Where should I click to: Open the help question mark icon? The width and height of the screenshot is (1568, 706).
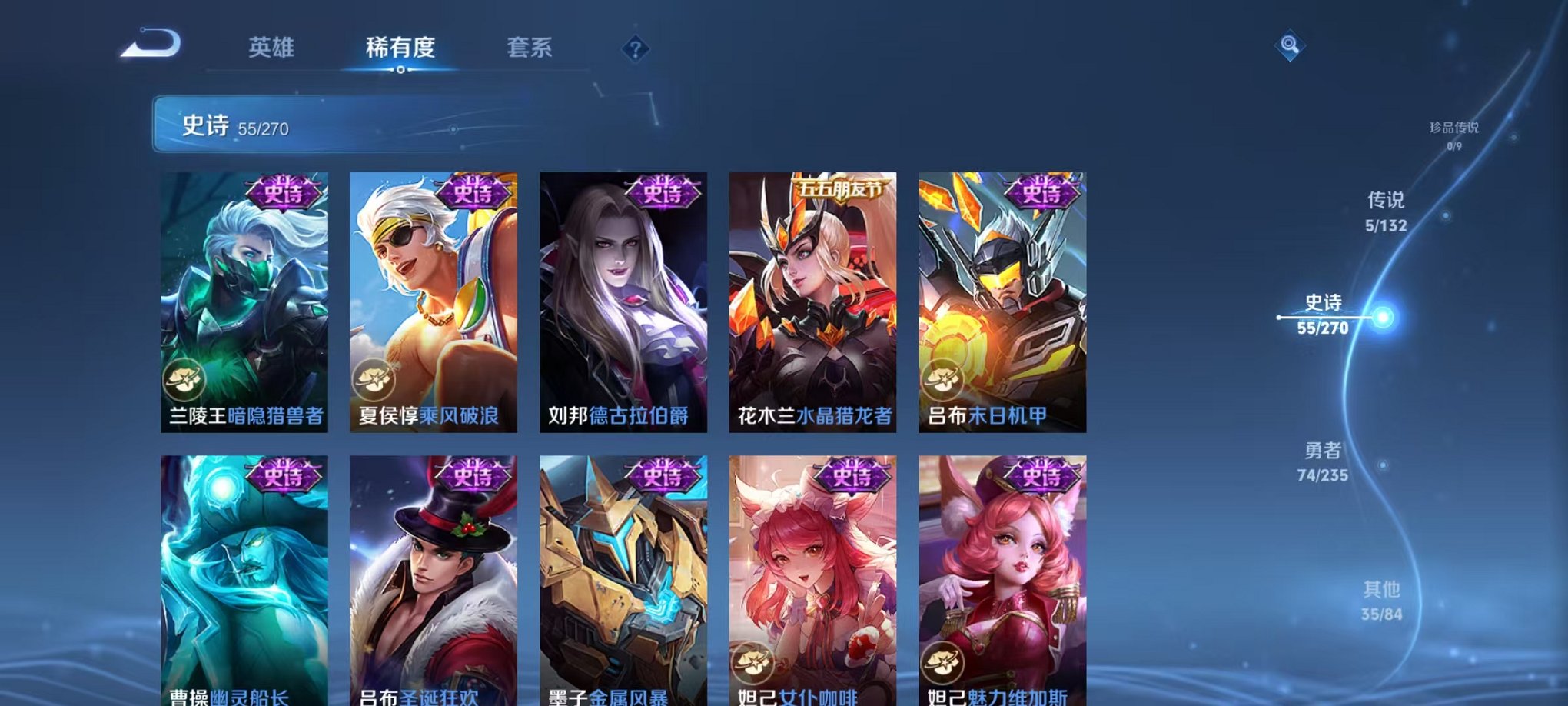634,49
